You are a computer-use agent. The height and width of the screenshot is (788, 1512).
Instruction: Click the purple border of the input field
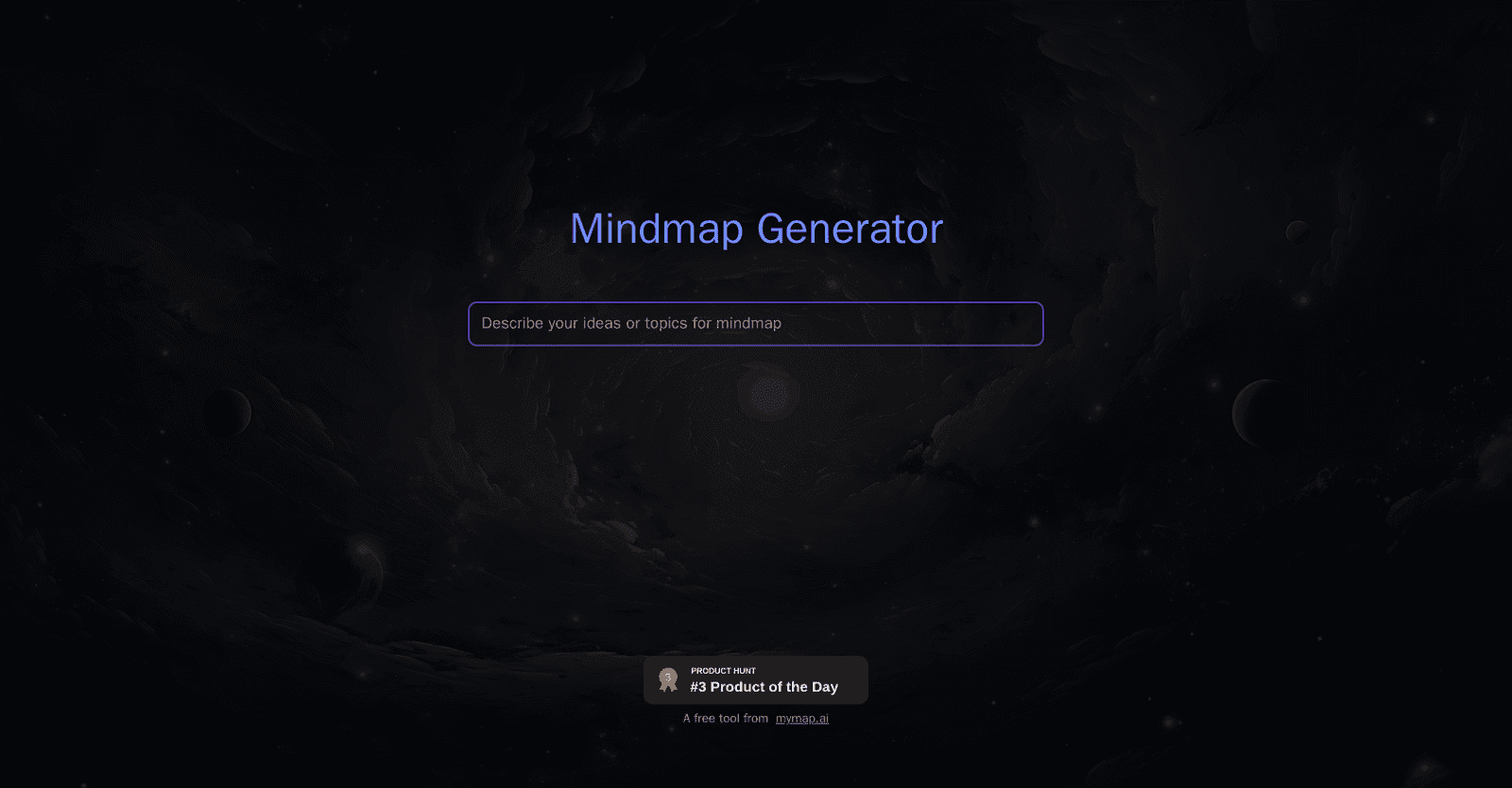[755, 304]
